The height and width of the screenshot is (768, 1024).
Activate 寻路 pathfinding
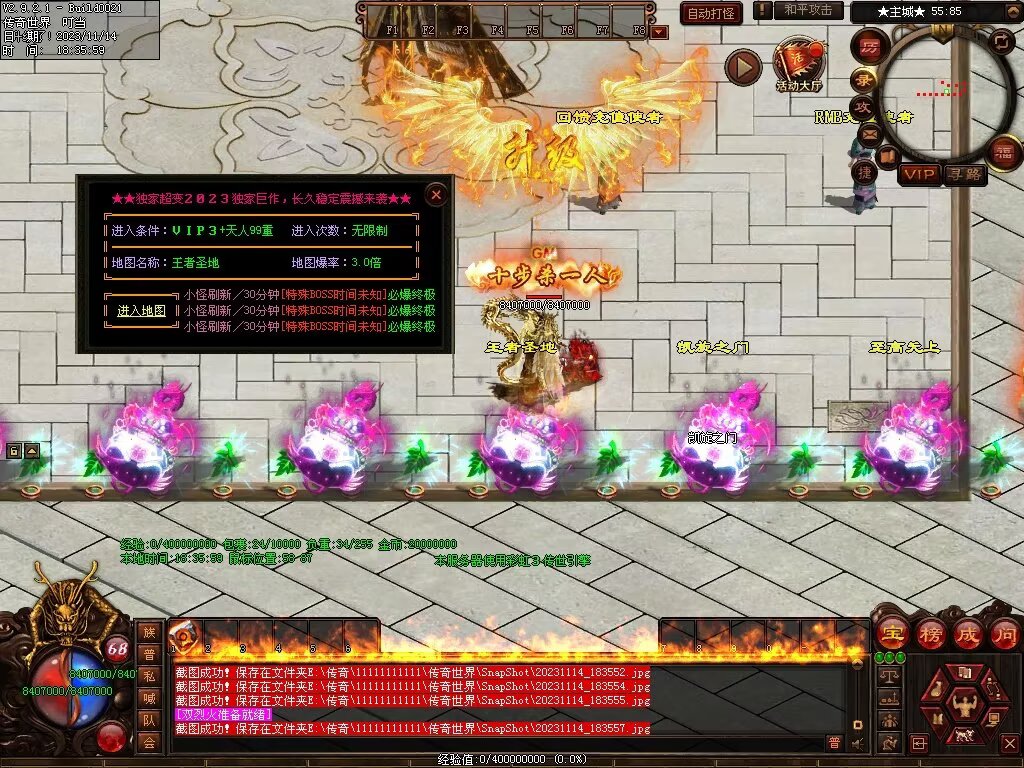965,175
